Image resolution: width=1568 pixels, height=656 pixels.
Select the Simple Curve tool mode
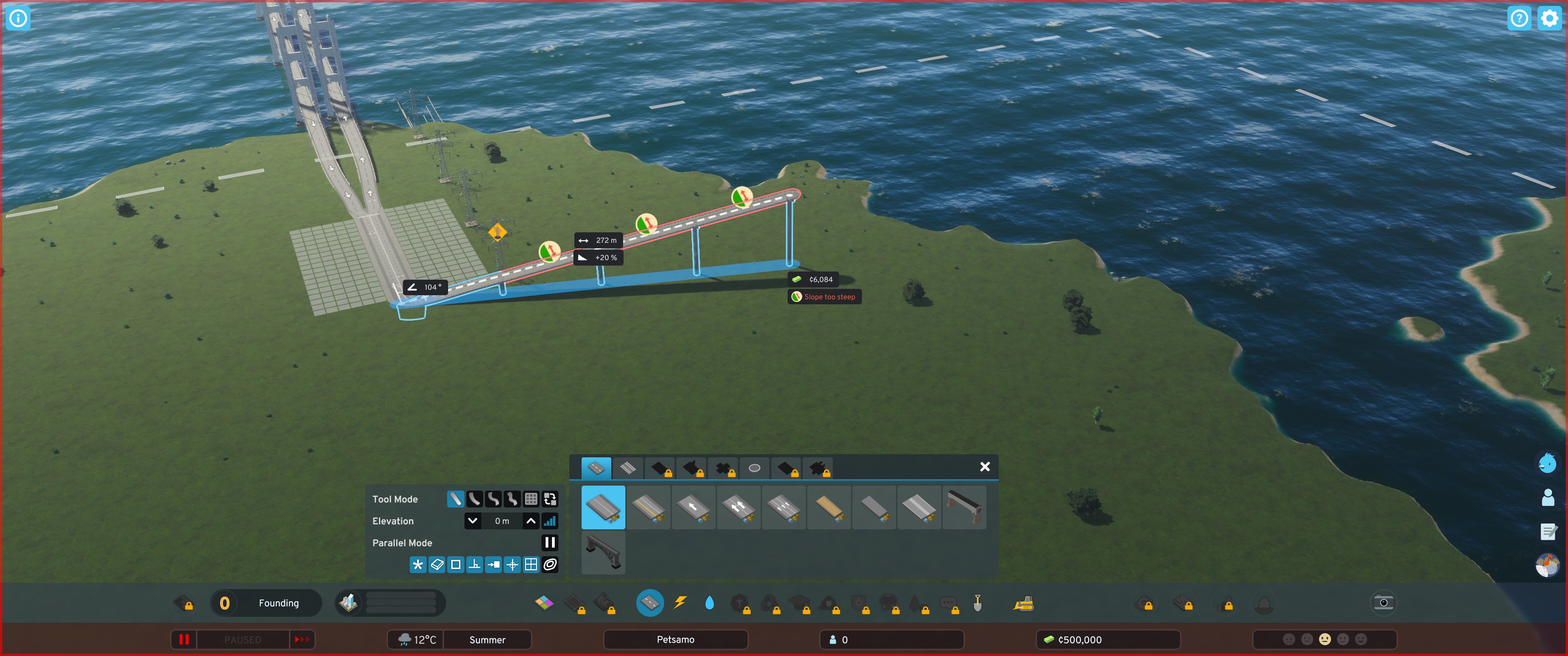pos(475,499)
